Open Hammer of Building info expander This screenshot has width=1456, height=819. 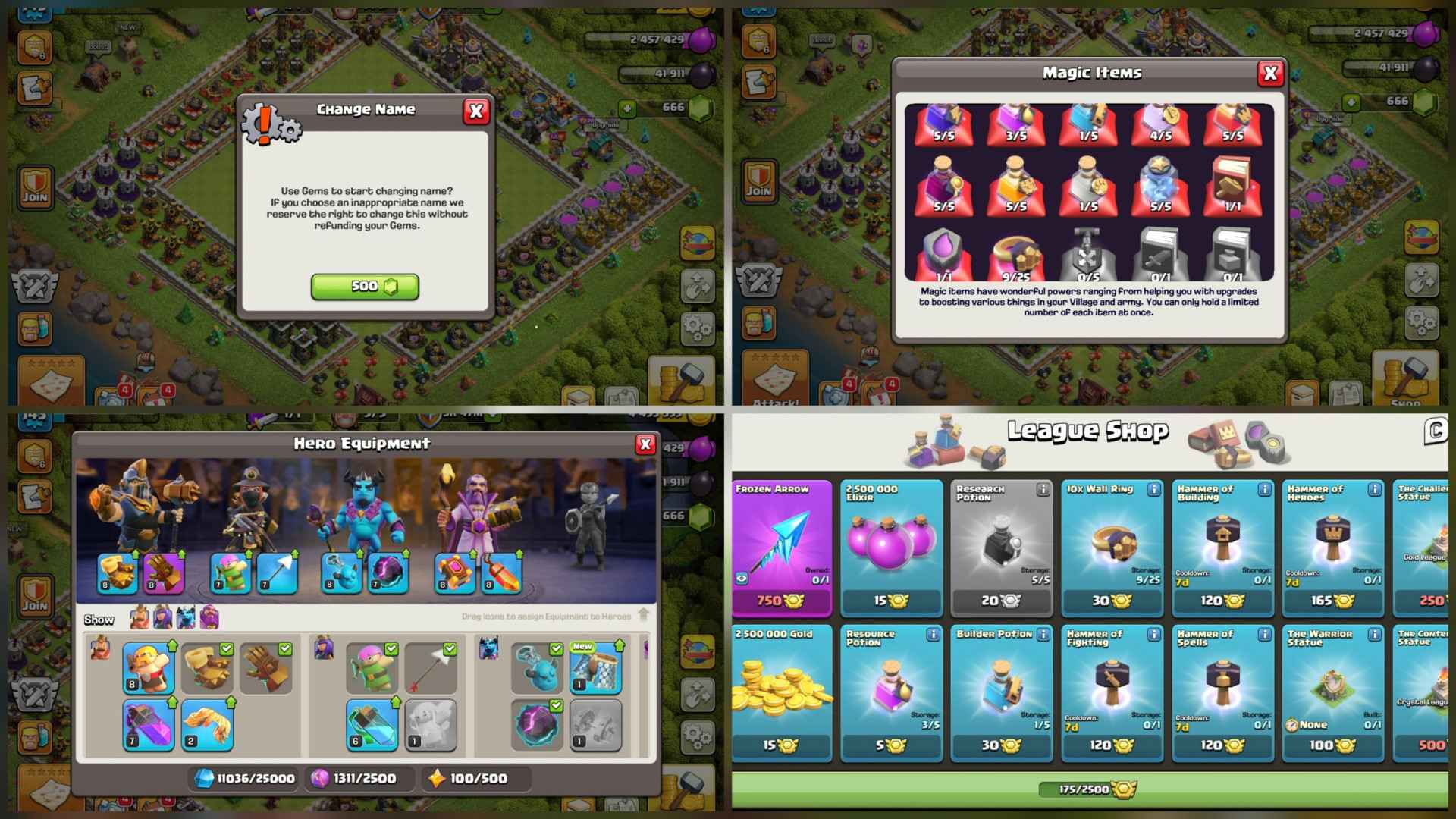(1265, 491)
